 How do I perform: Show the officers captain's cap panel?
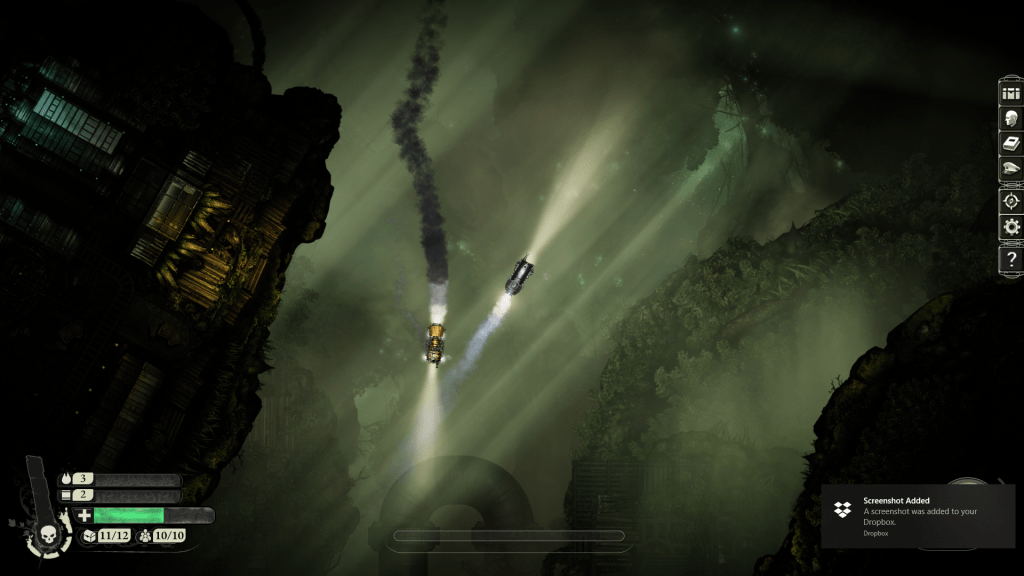pos(1011,169)
